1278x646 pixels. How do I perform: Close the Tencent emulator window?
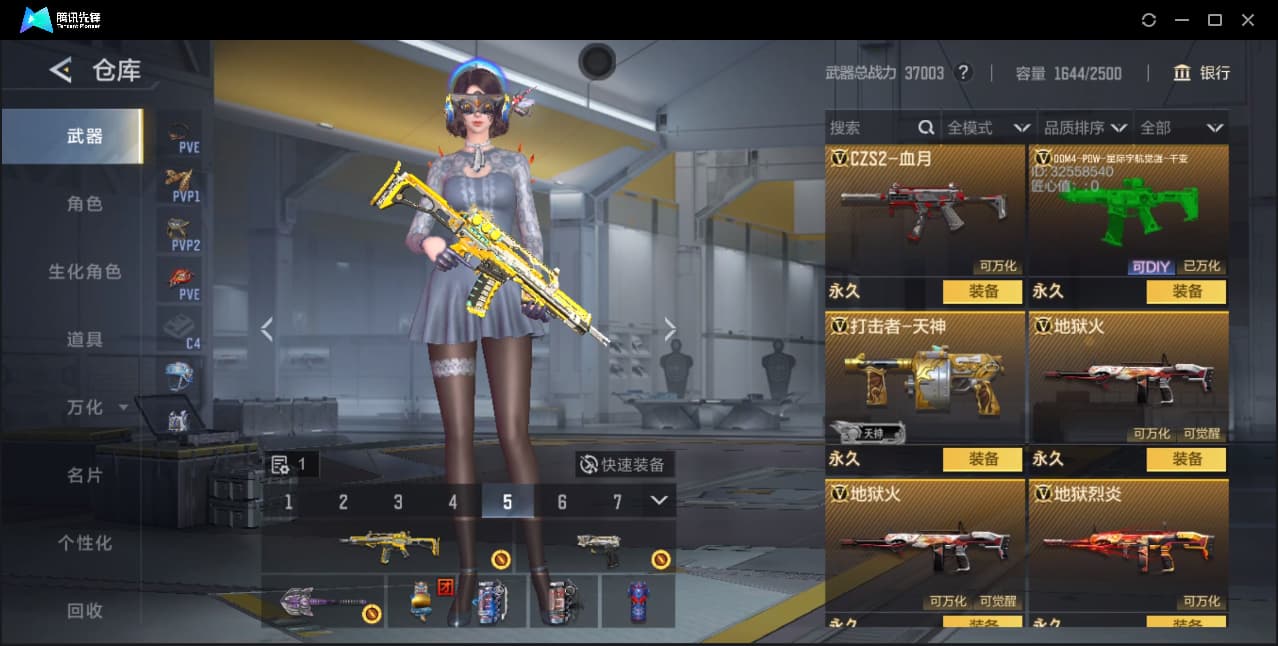(1248, 20)
